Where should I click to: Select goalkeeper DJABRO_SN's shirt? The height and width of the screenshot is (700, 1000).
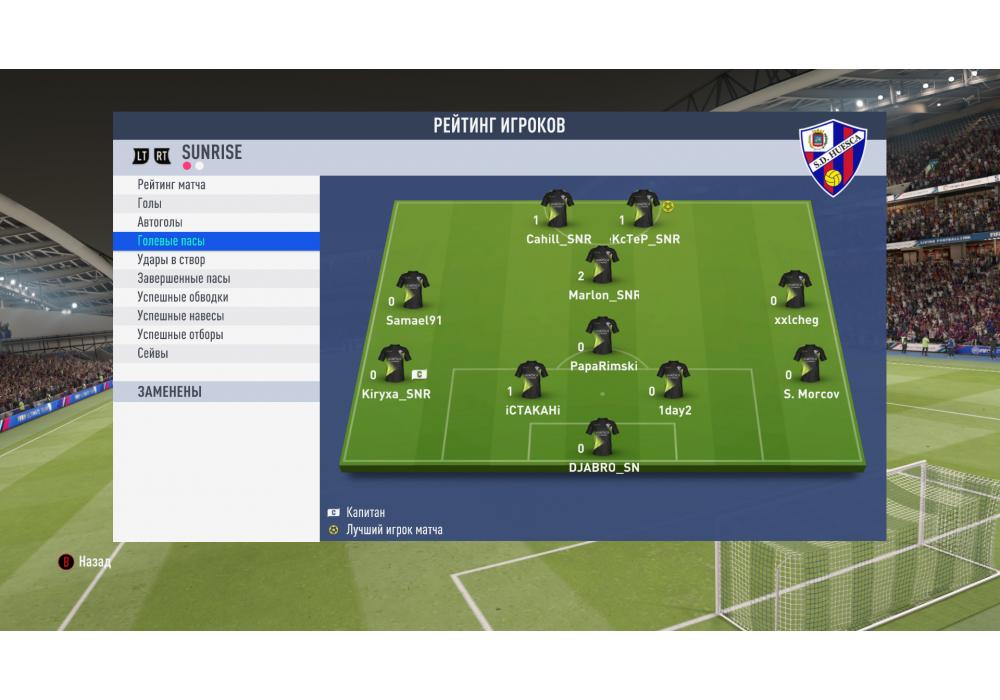point(602,437)
